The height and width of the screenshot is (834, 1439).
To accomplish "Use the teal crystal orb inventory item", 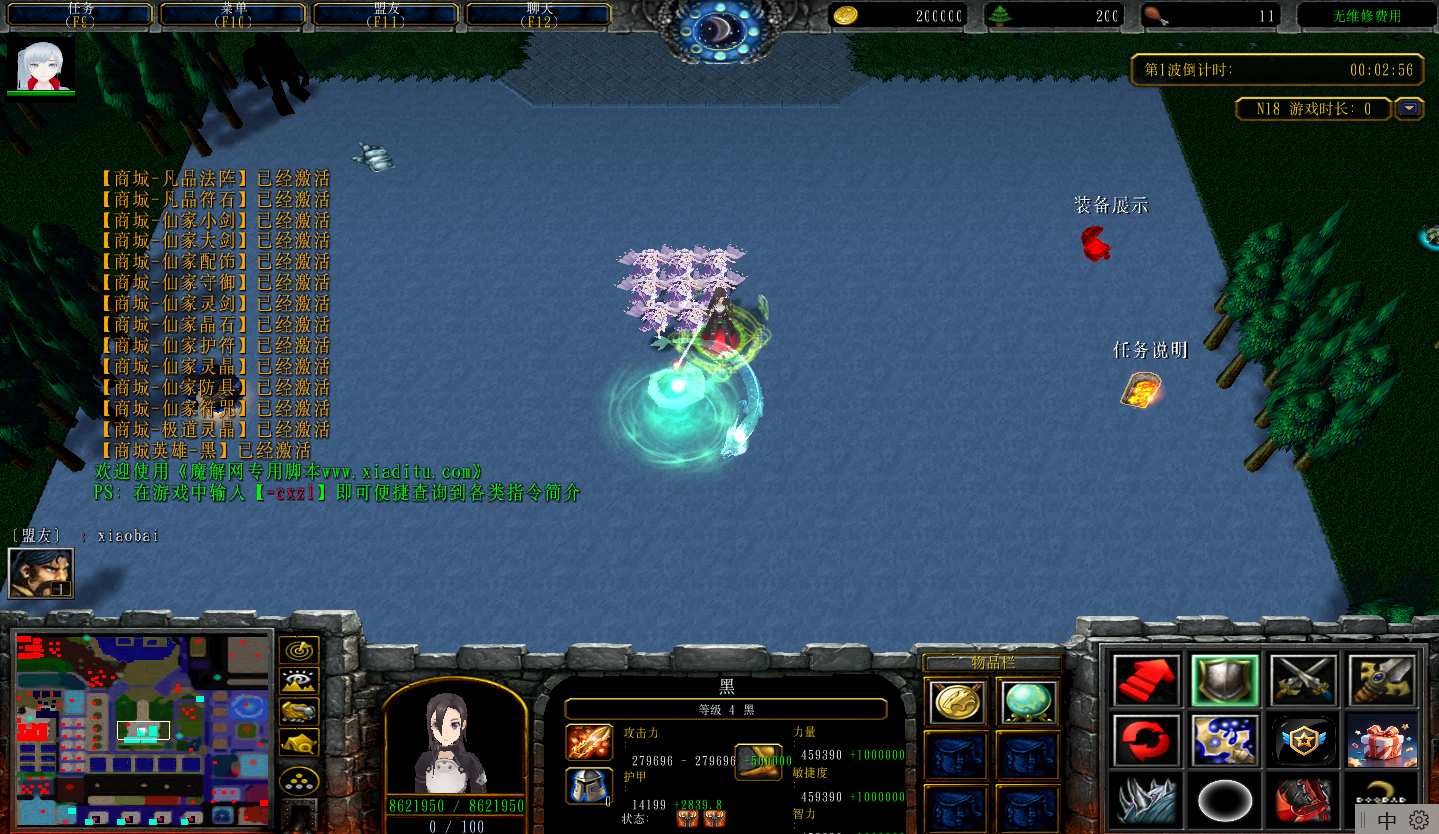I will pyautogui.click(x=1027, y=701).
